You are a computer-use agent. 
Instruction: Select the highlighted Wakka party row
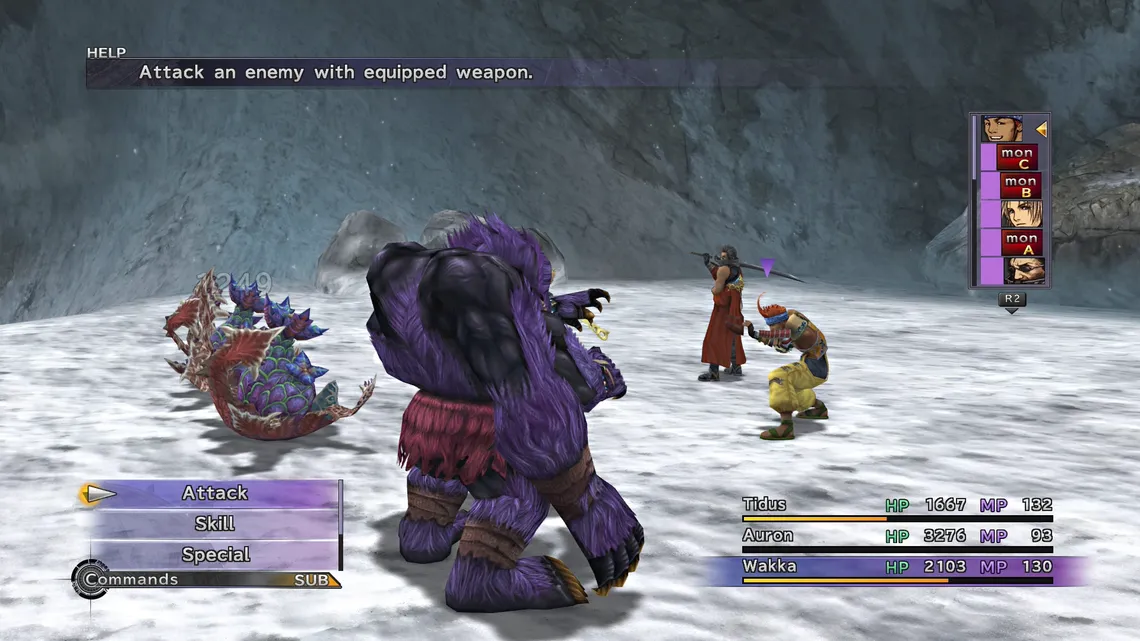[896, 567]
